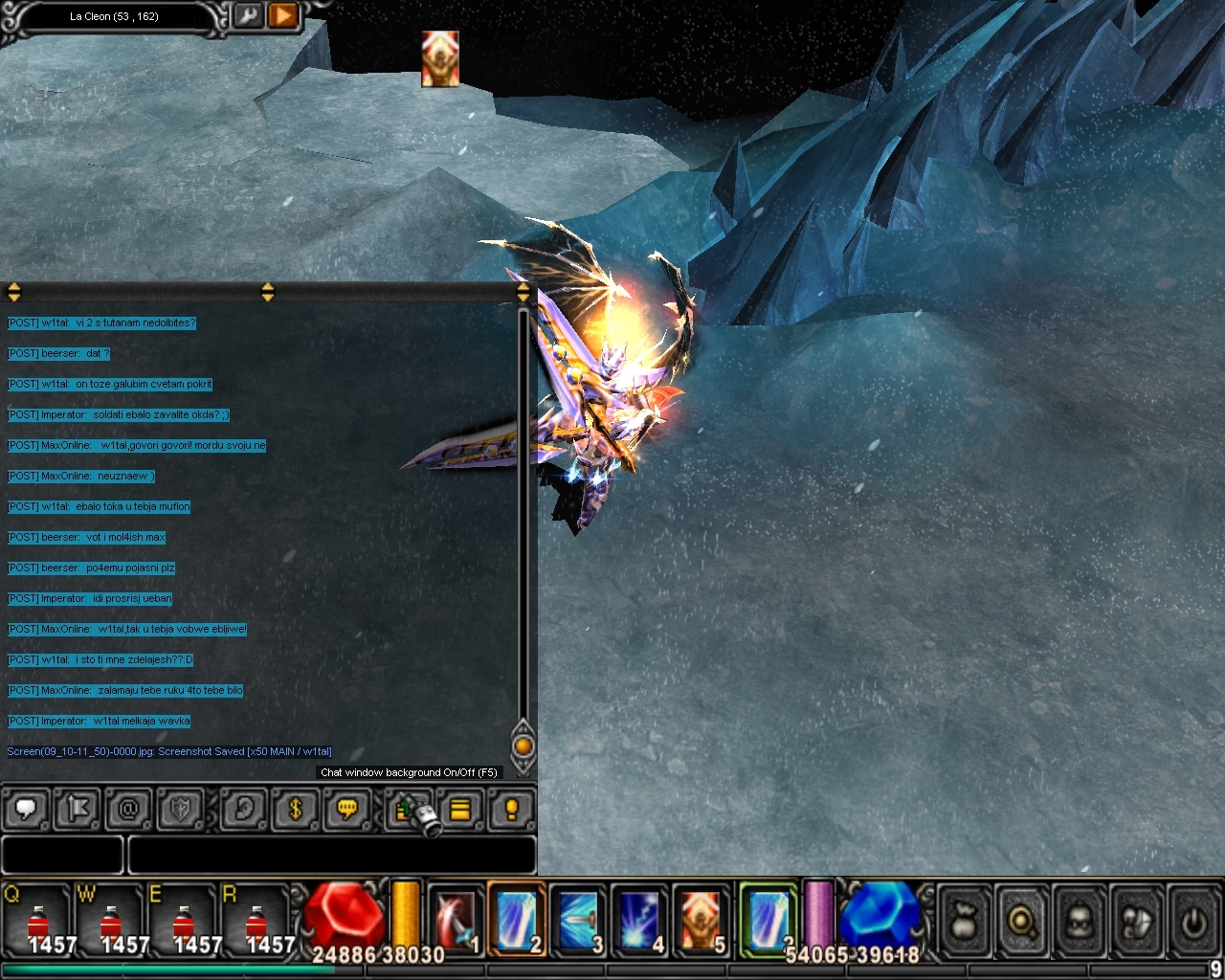
Task: Click the chat message input field
Action: [331, 855]
